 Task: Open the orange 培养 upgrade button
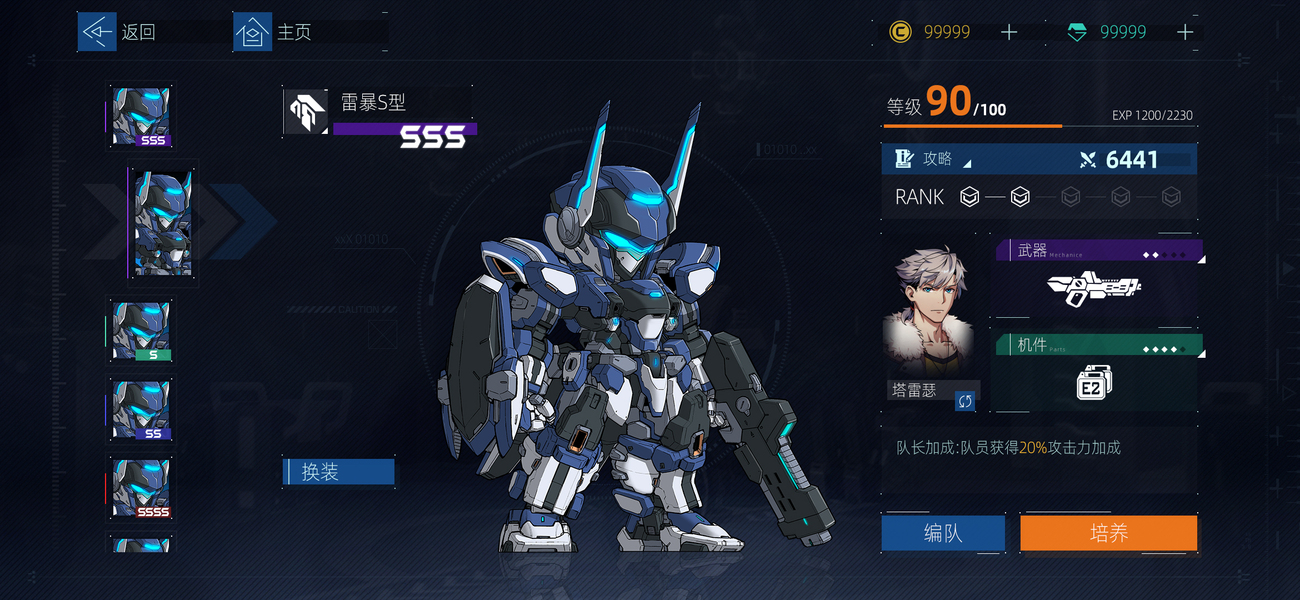(x=1108, y=533)
